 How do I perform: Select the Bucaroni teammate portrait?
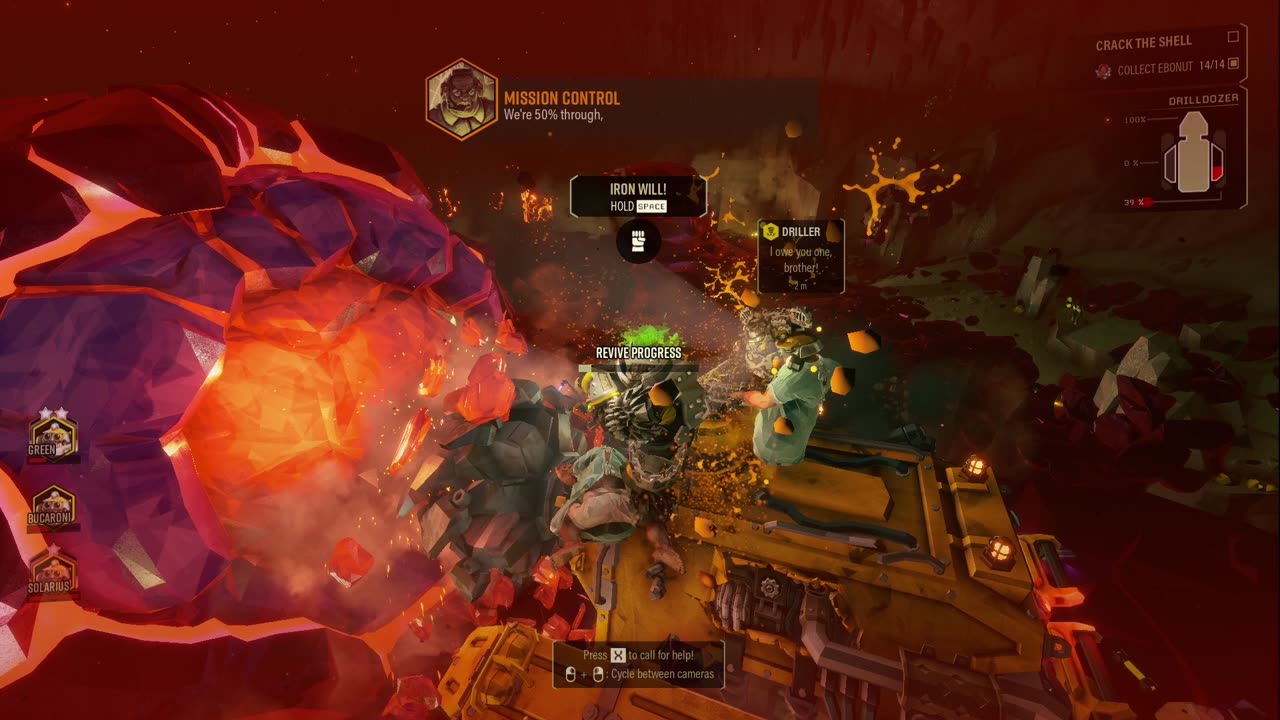(53, 509)
